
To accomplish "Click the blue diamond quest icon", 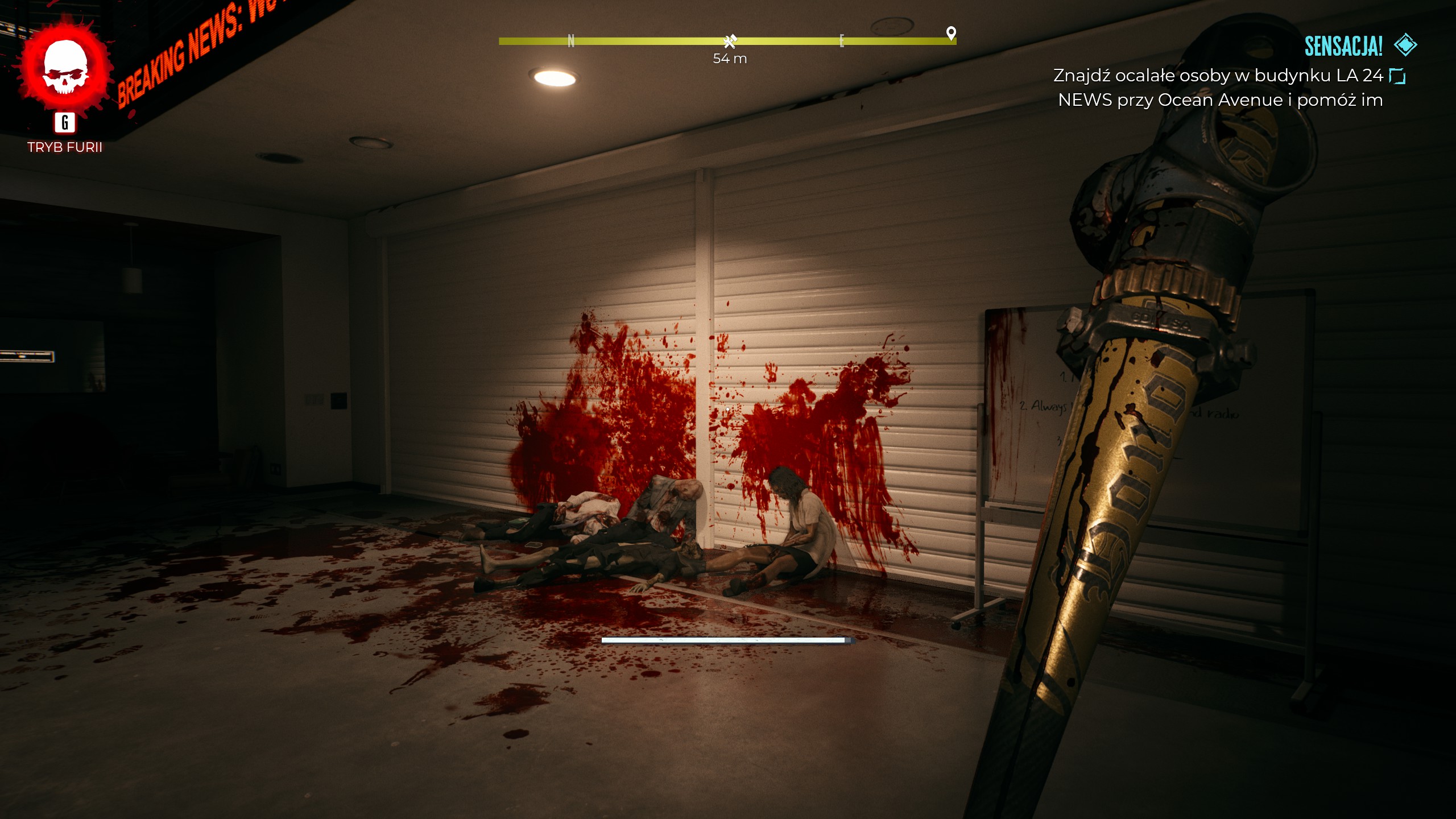I will [1405, 45].
